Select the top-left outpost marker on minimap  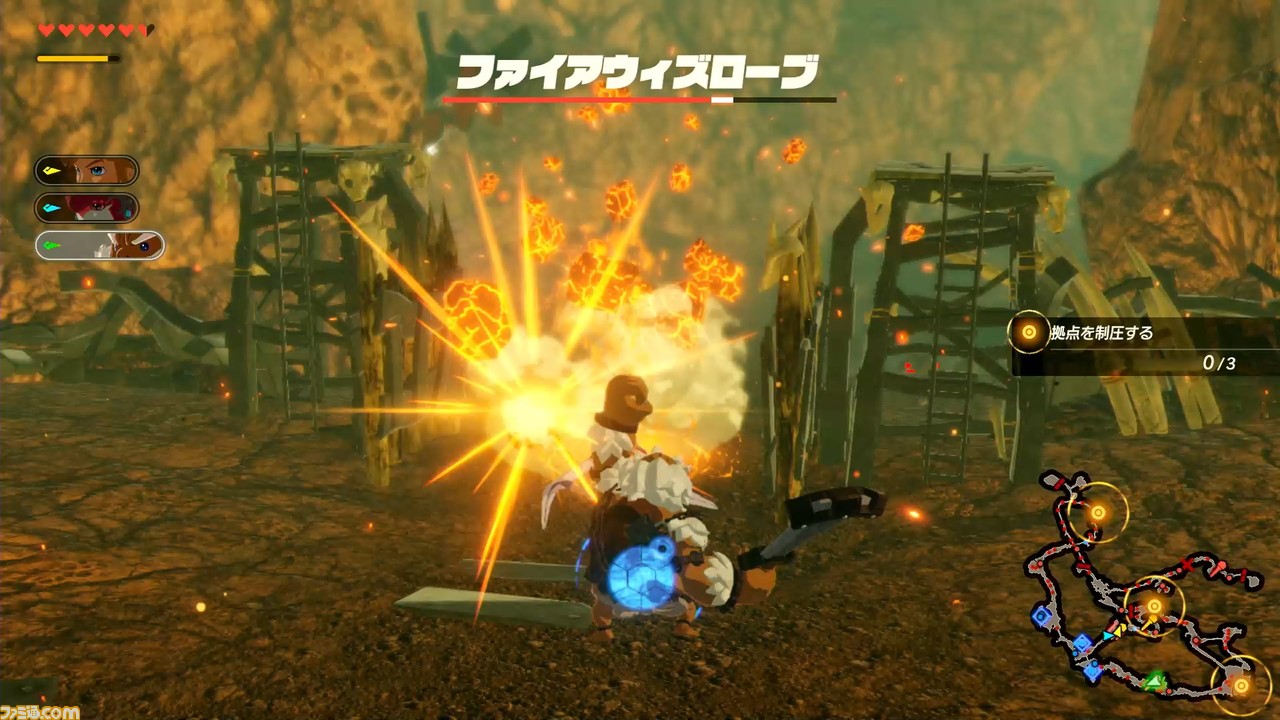click(1097, 512)
